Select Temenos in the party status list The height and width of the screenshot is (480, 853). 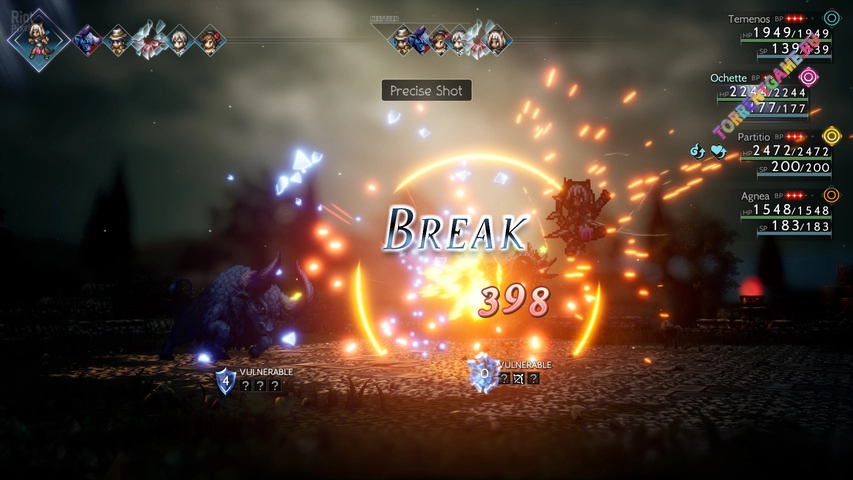[750, 18]
